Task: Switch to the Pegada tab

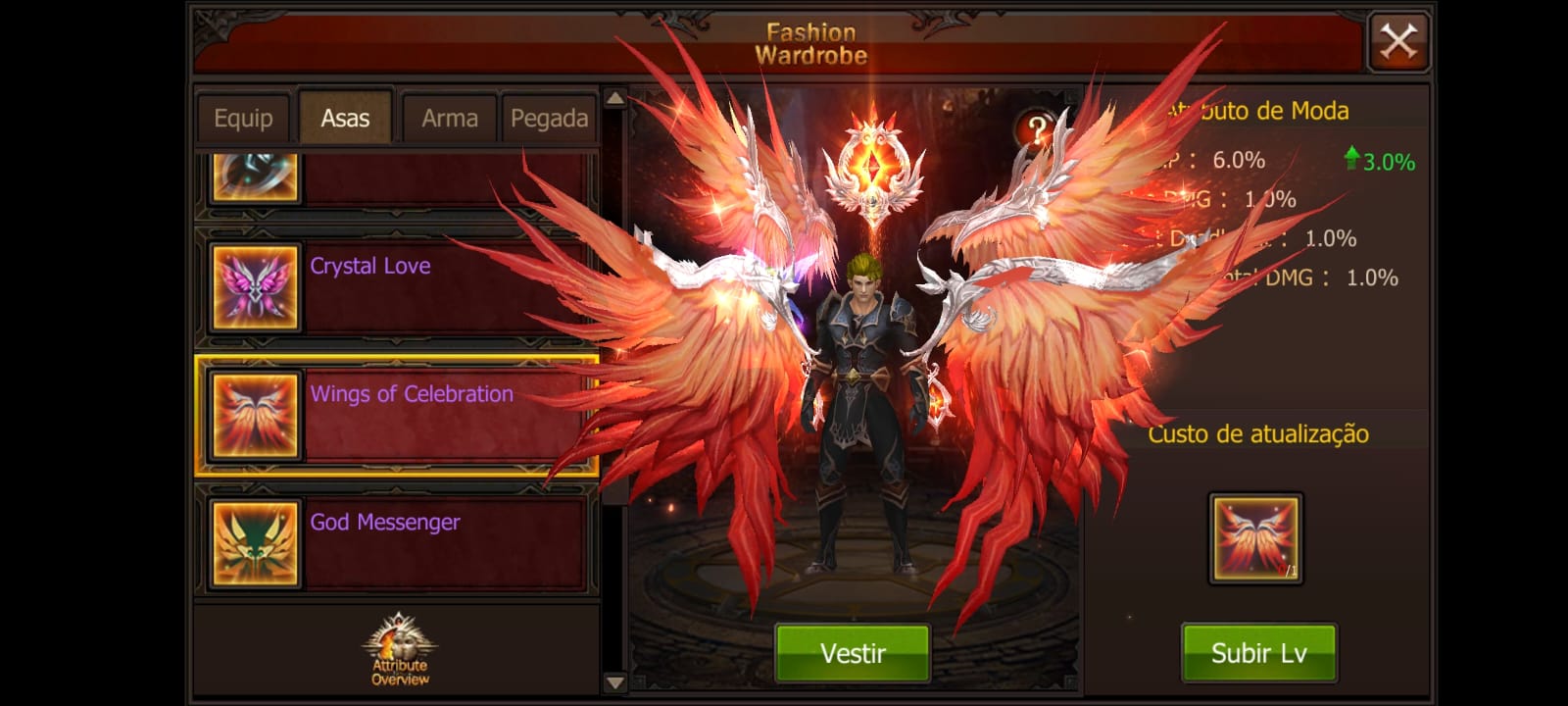Action: (549, 119)
